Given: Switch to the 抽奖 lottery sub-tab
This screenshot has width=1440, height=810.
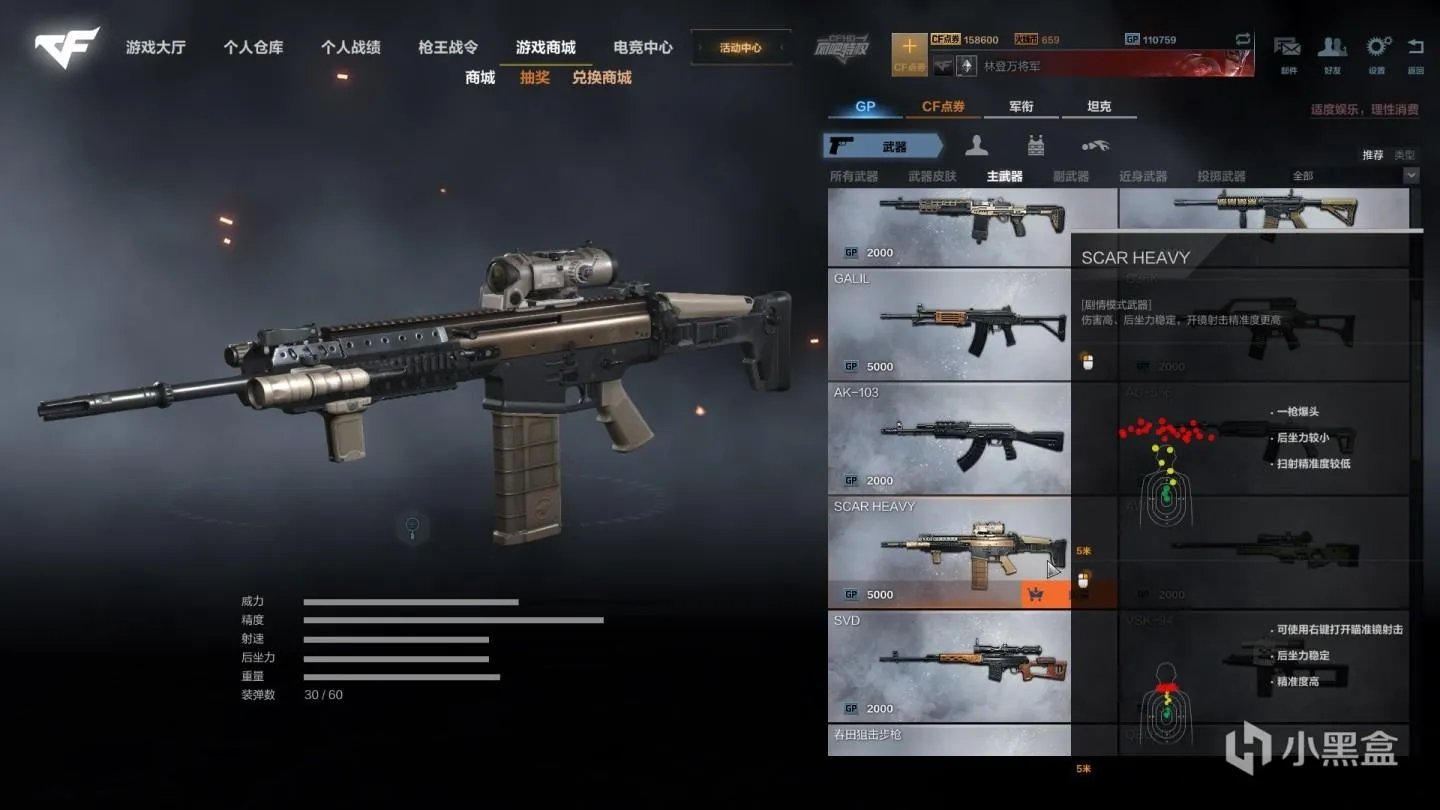Looking at the screenshot, I should 535,77.
